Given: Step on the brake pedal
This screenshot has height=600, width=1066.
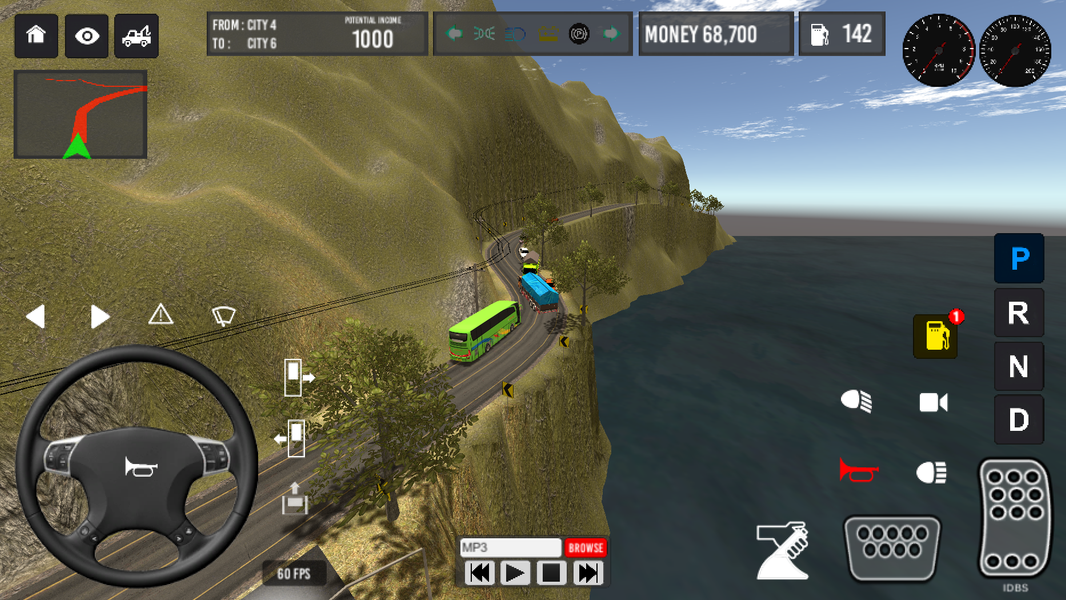Looking at the screenshot, I should 892,547.
